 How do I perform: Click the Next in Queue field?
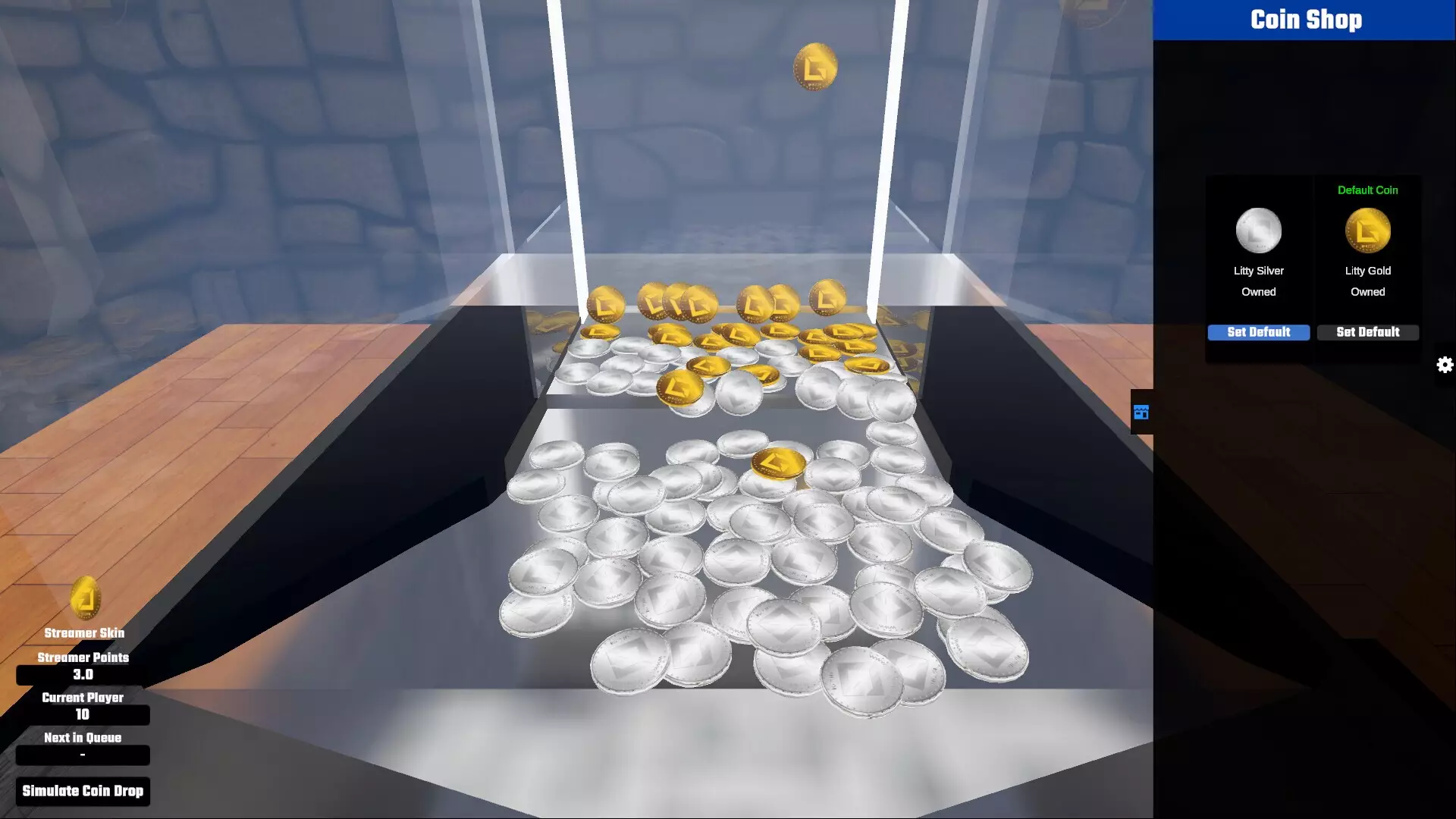tap(82, 755)
